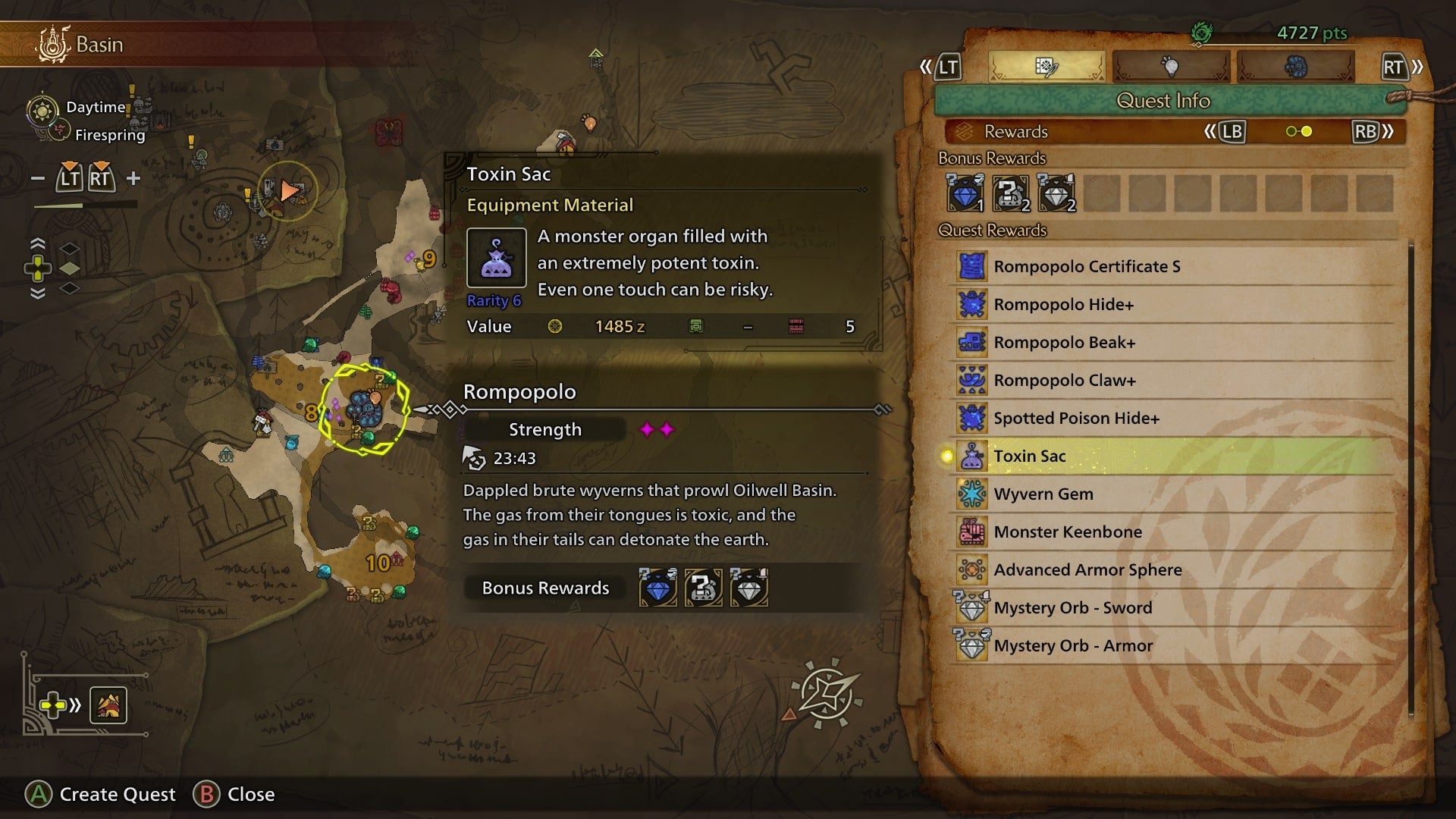Select the area 10 marker on map
1456x819 pixels.
[378, 563]
